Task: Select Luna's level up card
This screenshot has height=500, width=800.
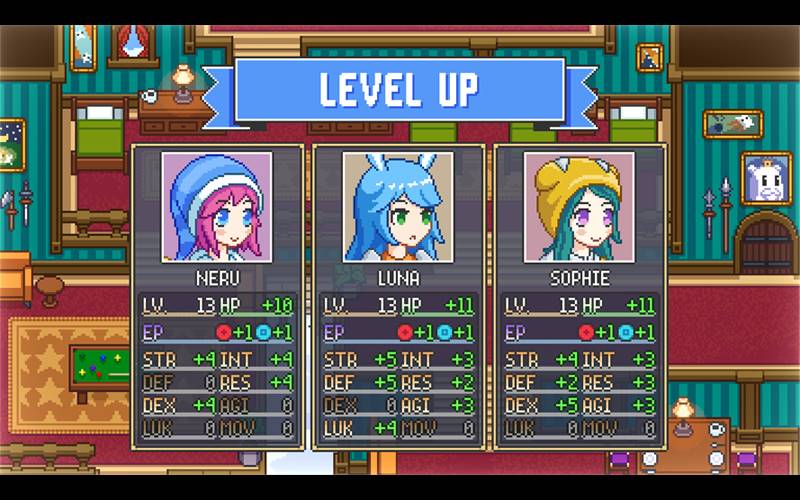Action: (398, 295)
